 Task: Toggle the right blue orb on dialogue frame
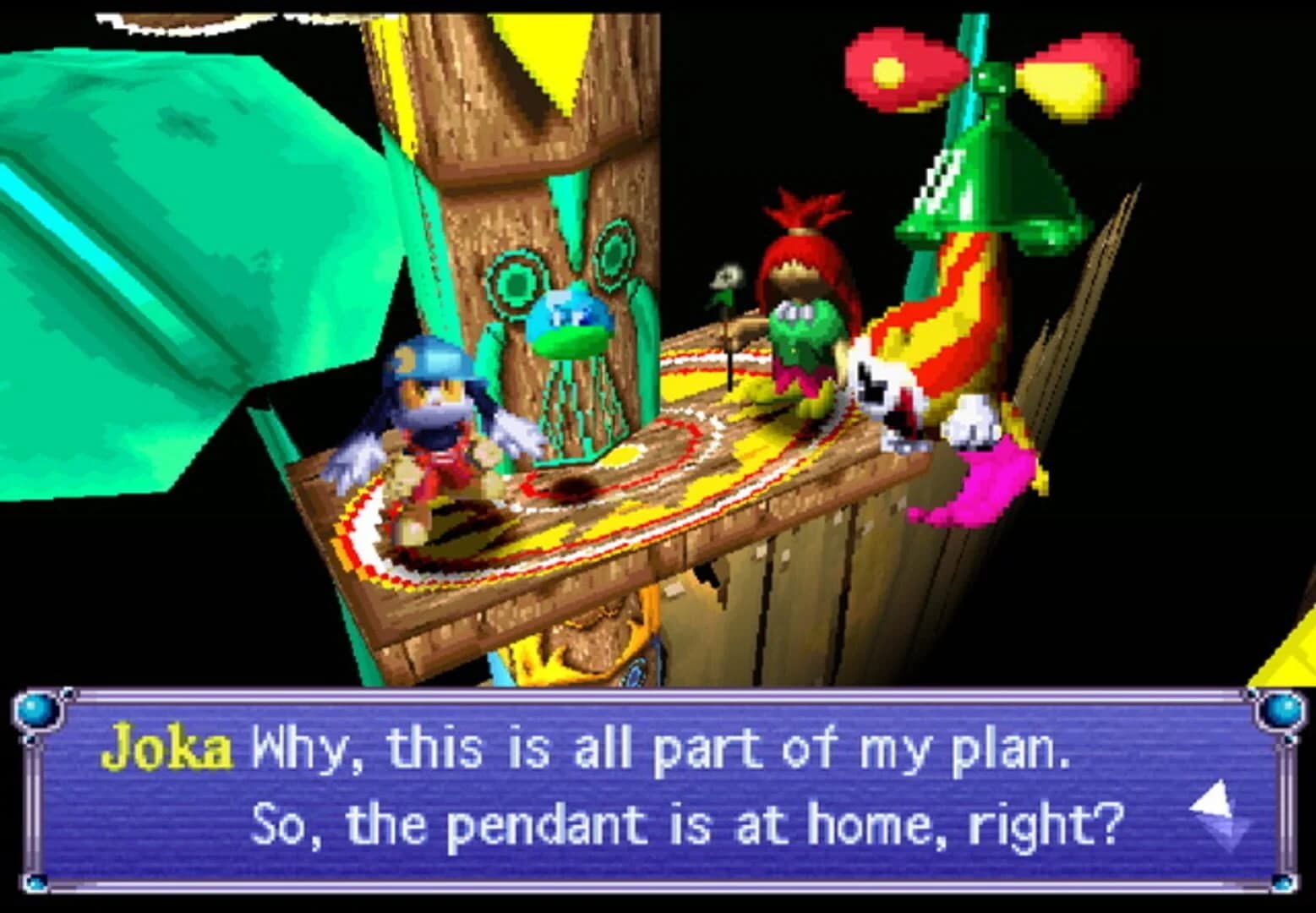pos(1281,710)
